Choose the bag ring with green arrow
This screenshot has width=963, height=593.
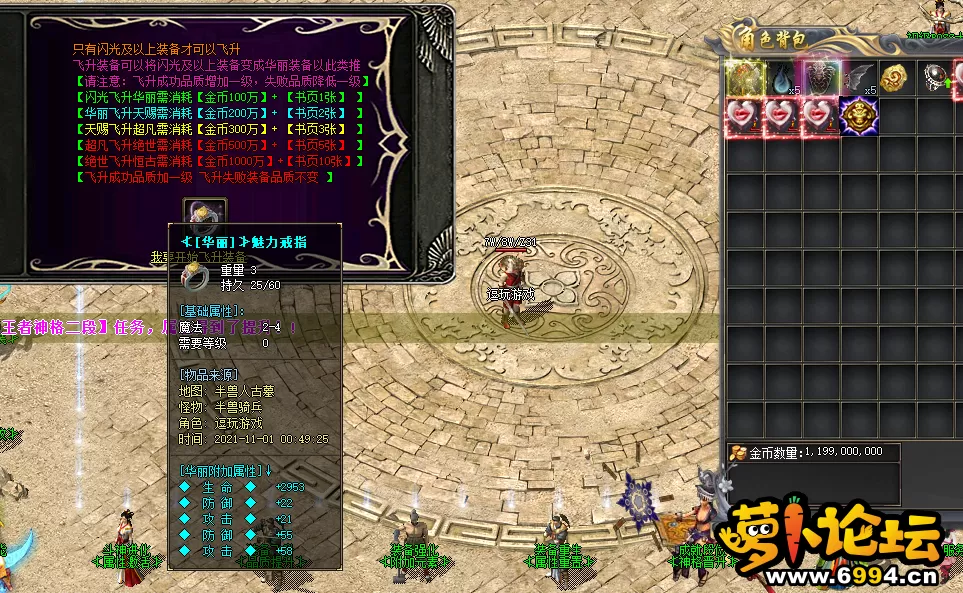(x=935, y=78)
